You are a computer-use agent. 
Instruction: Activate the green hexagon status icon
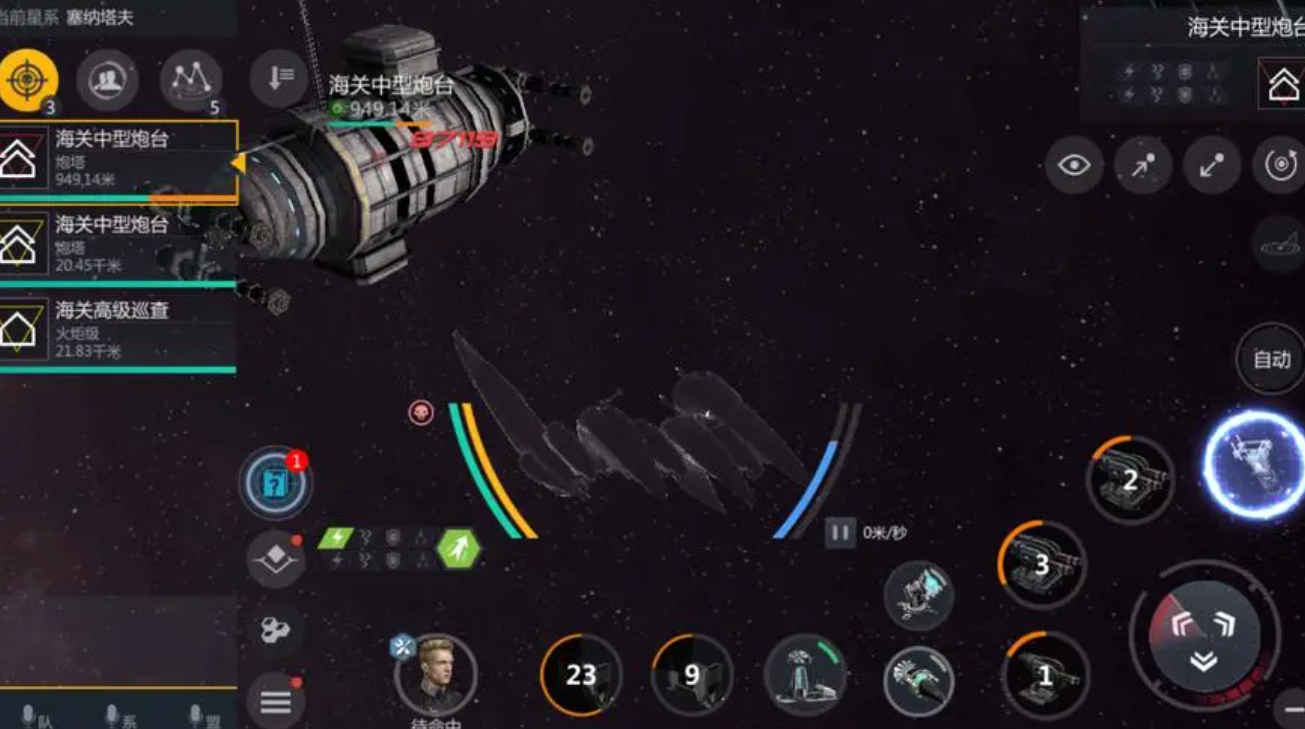459,548
